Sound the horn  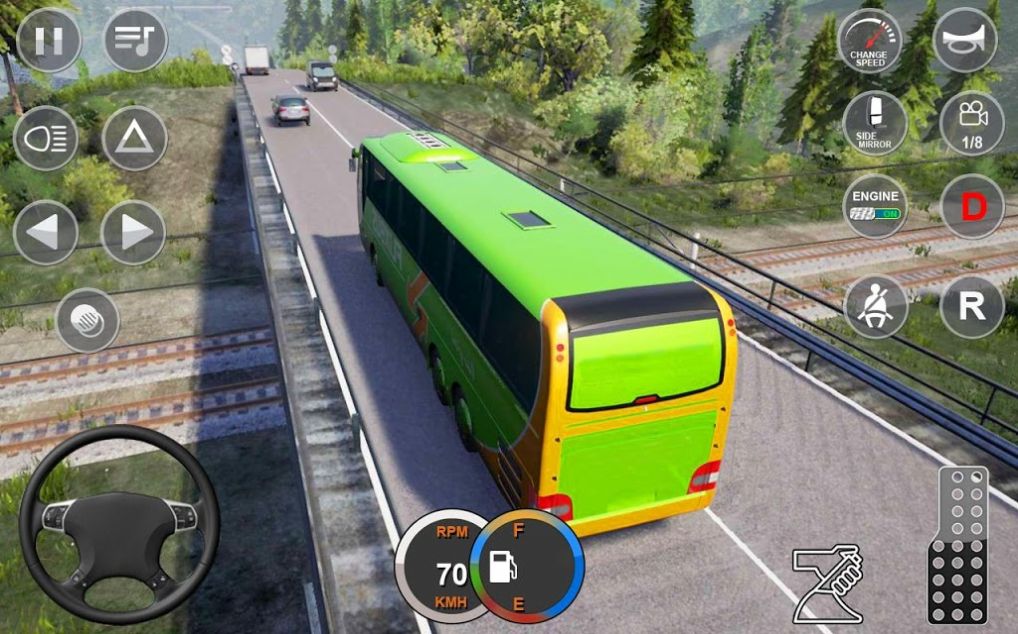point(964,41)
